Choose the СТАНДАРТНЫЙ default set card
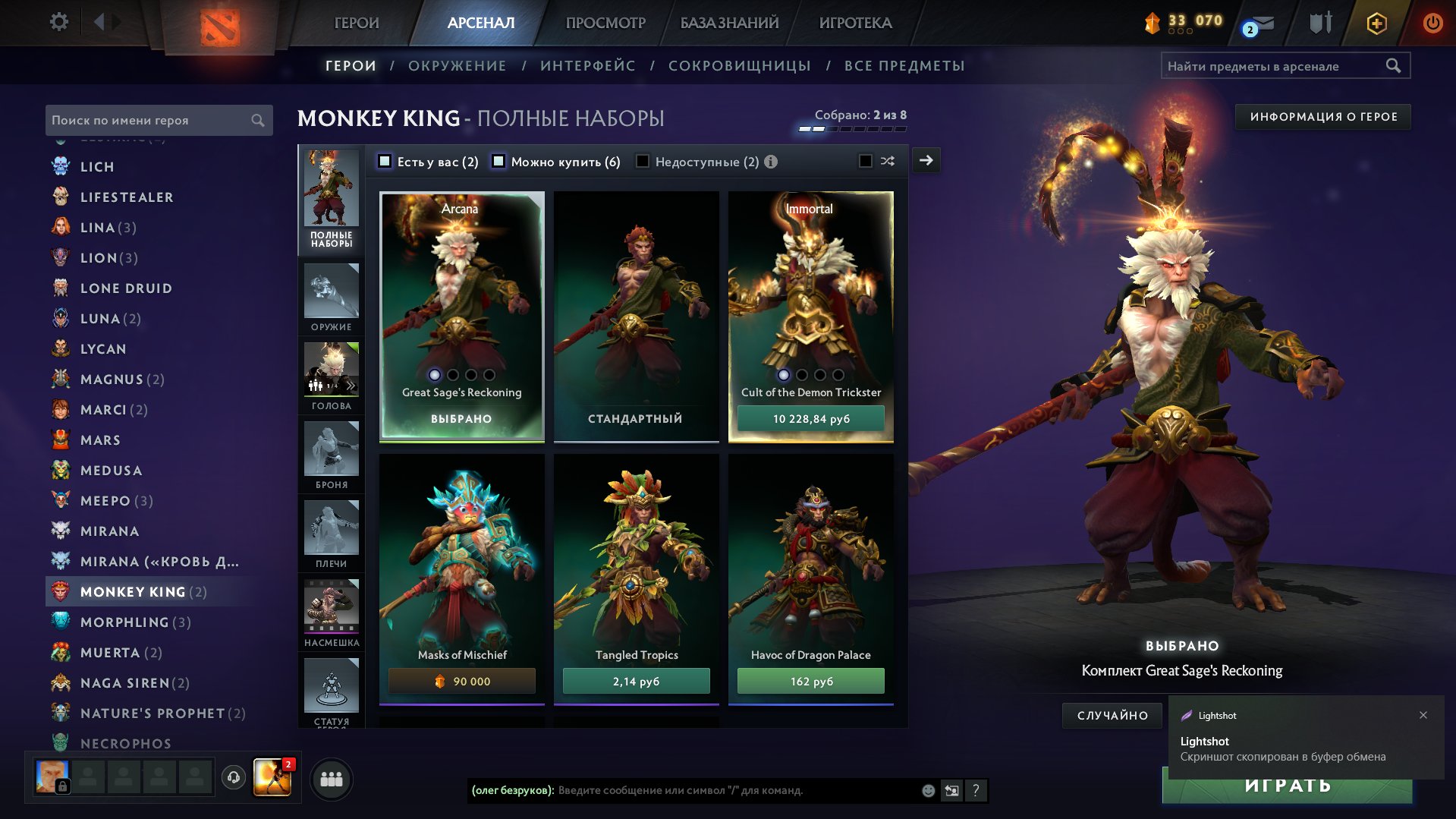 636,315
